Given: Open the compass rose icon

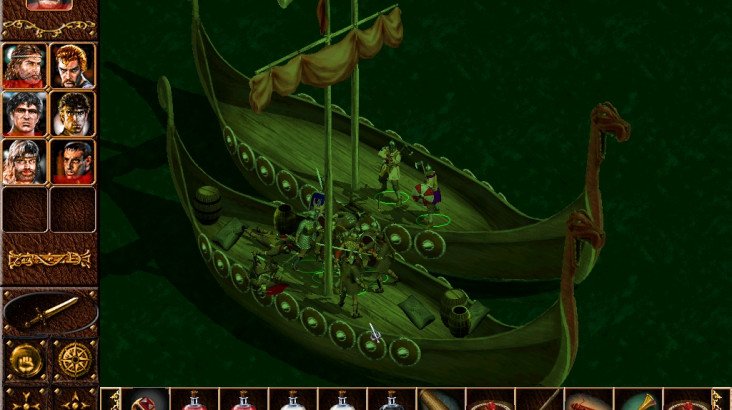Looking at the screenshot, I should (73, 359).
